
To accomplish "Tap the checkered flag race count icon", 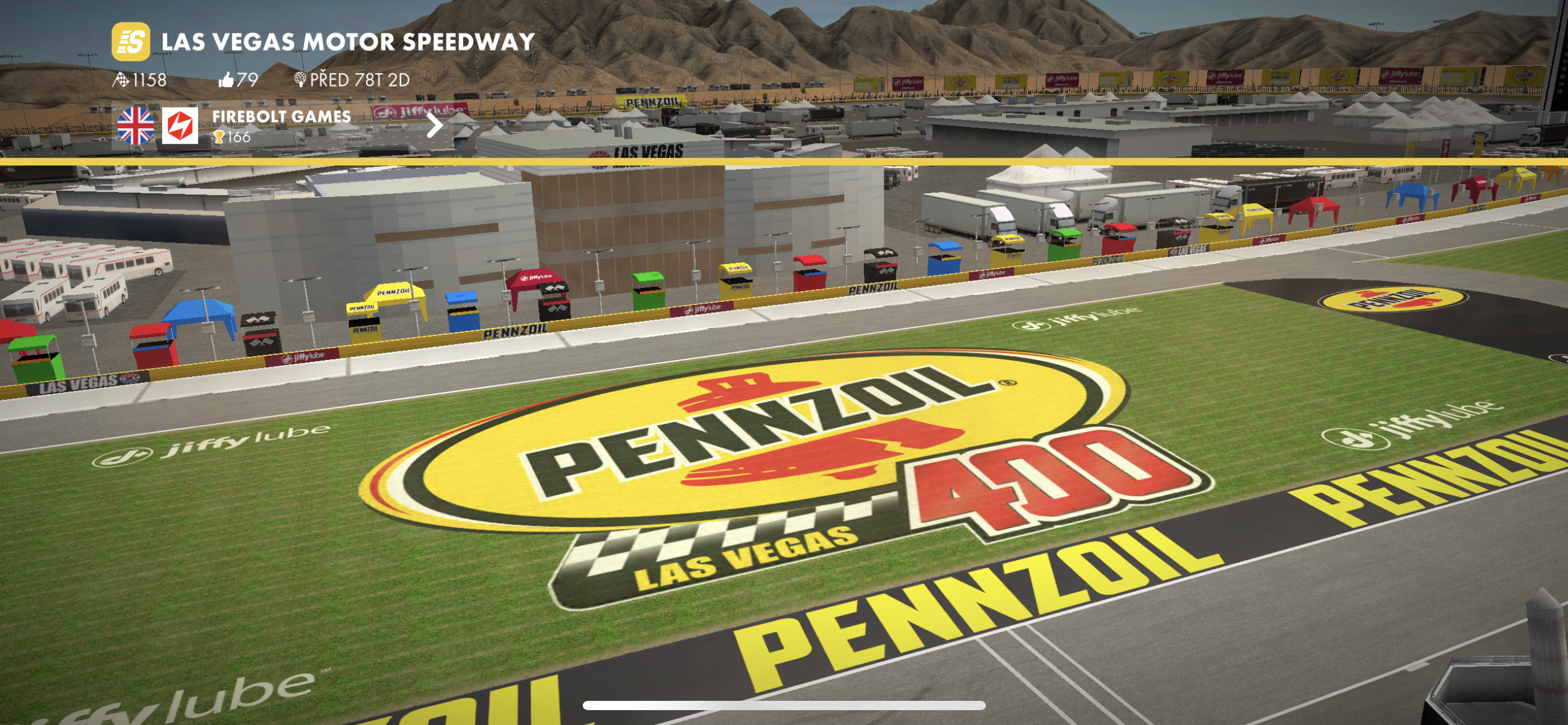I will coord(121,79).
